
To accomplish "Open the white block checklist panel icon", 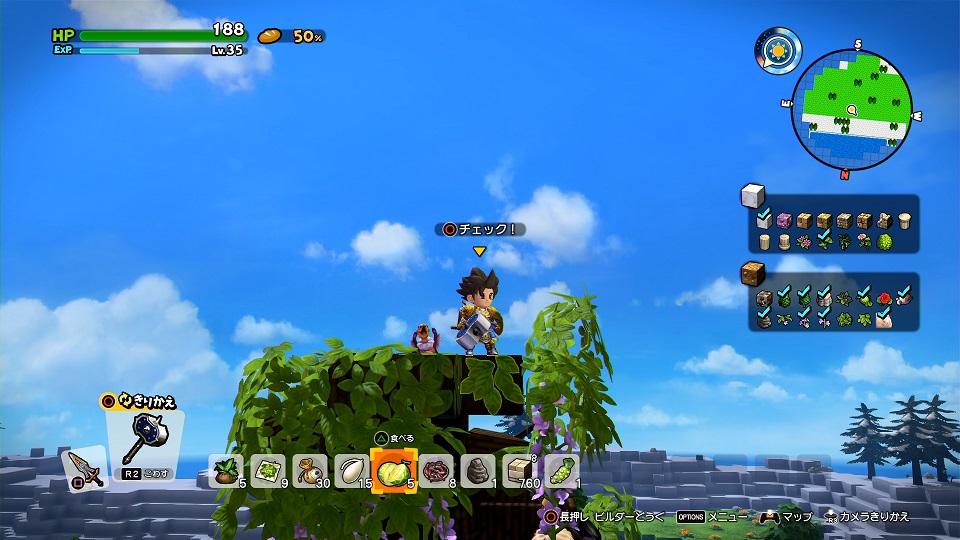I will click(751, 196).
